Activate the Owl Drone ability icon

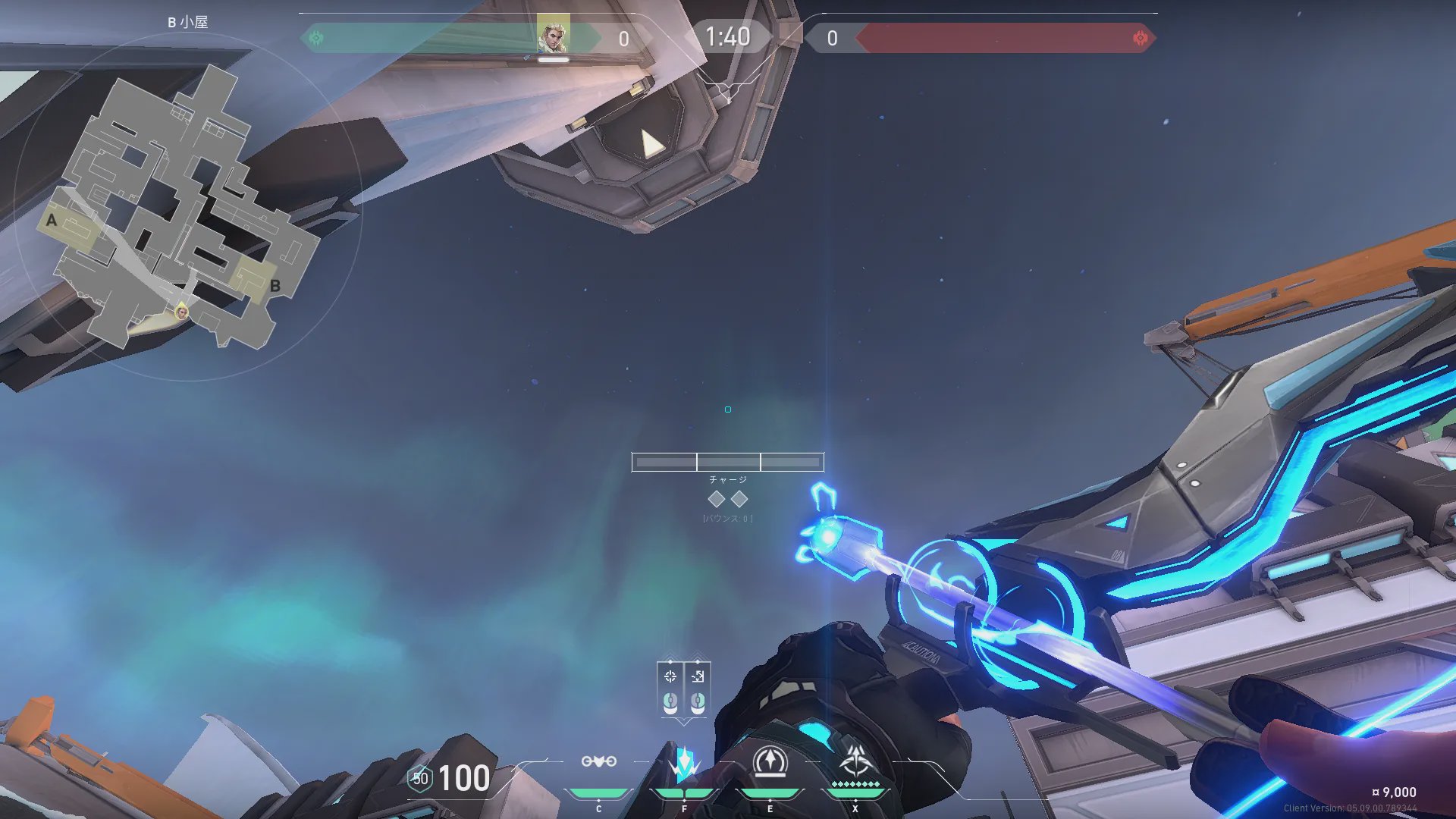point(598,761)
